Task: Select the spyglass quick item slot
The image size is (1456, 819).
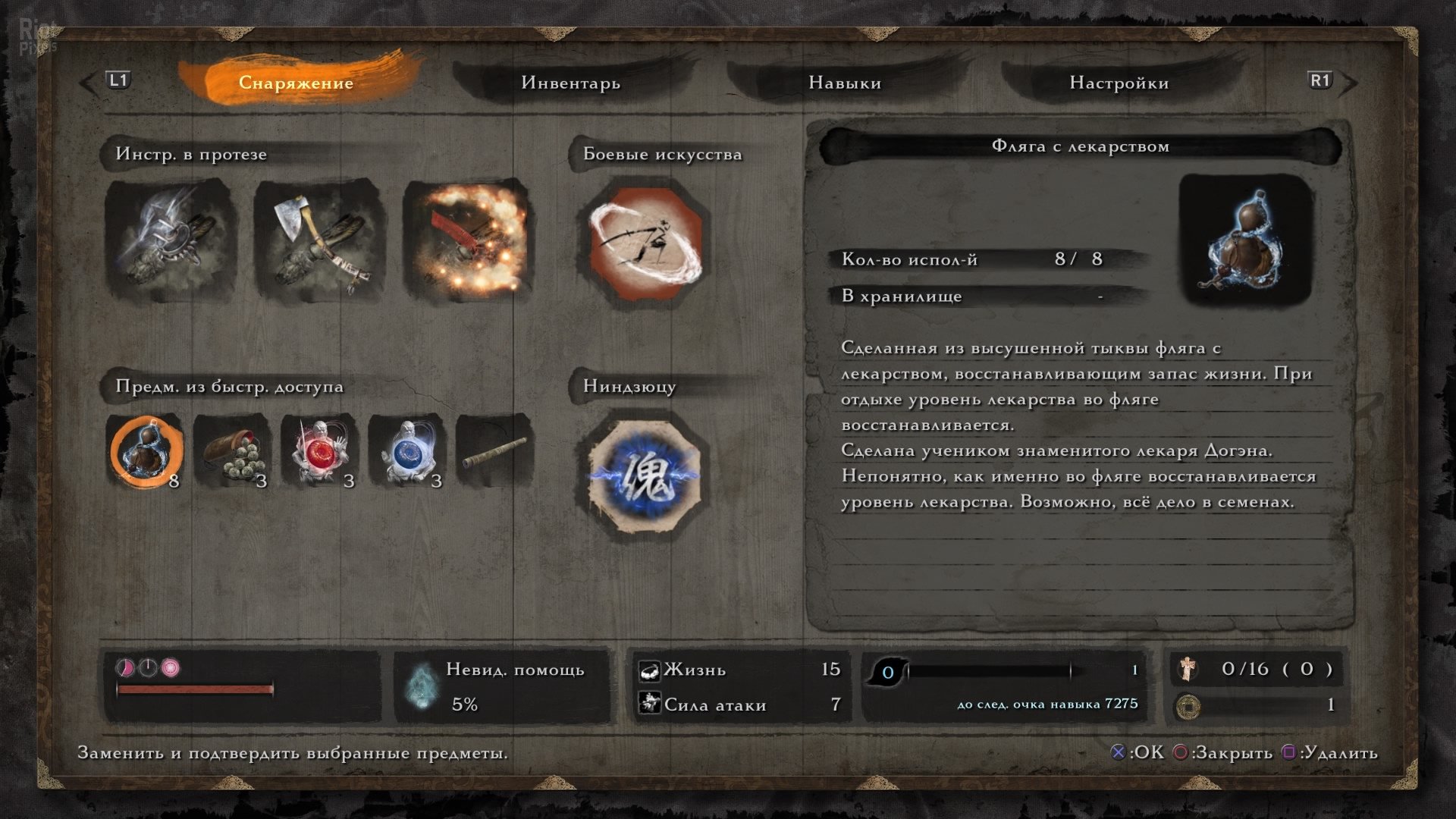Action: click(x=494, y=452)
